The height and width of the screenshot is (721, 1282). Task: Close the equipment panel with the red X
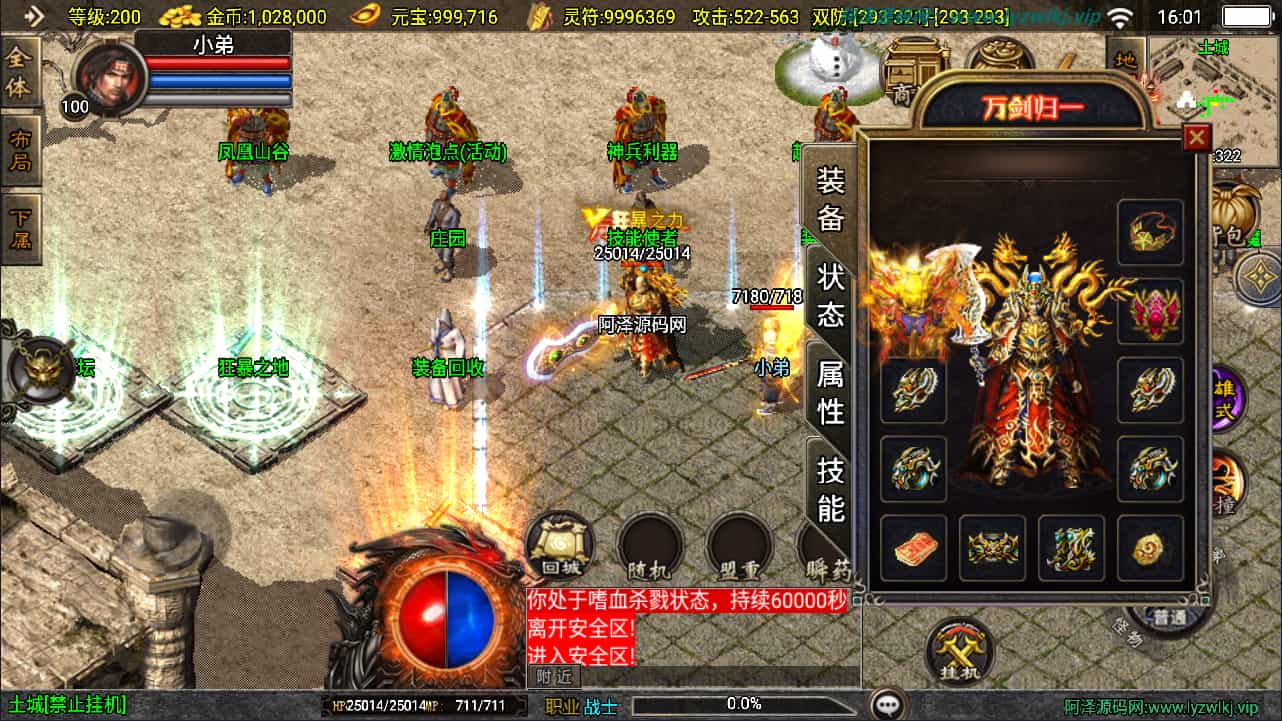1196,138
